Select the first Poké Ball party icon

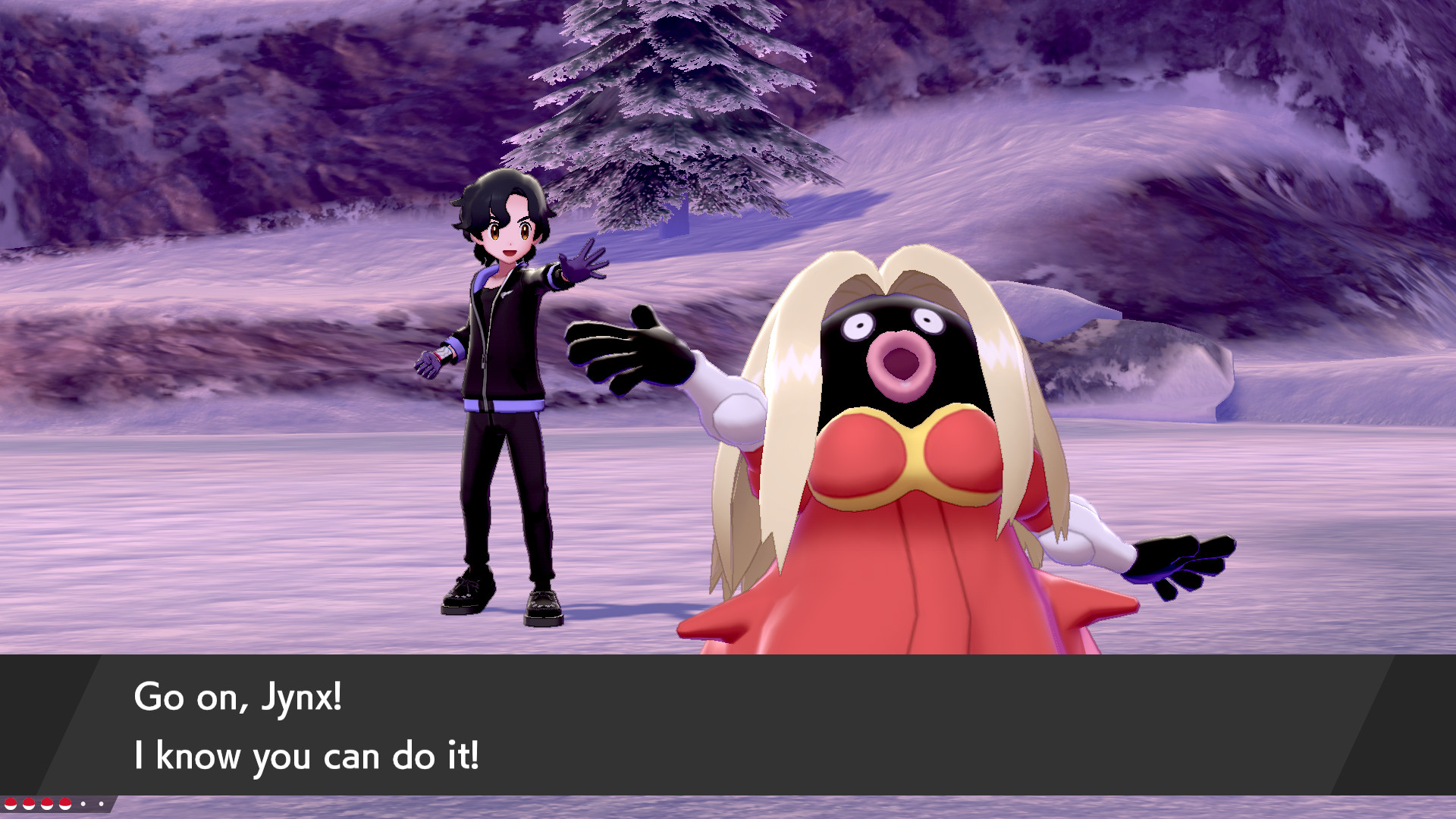11,804
